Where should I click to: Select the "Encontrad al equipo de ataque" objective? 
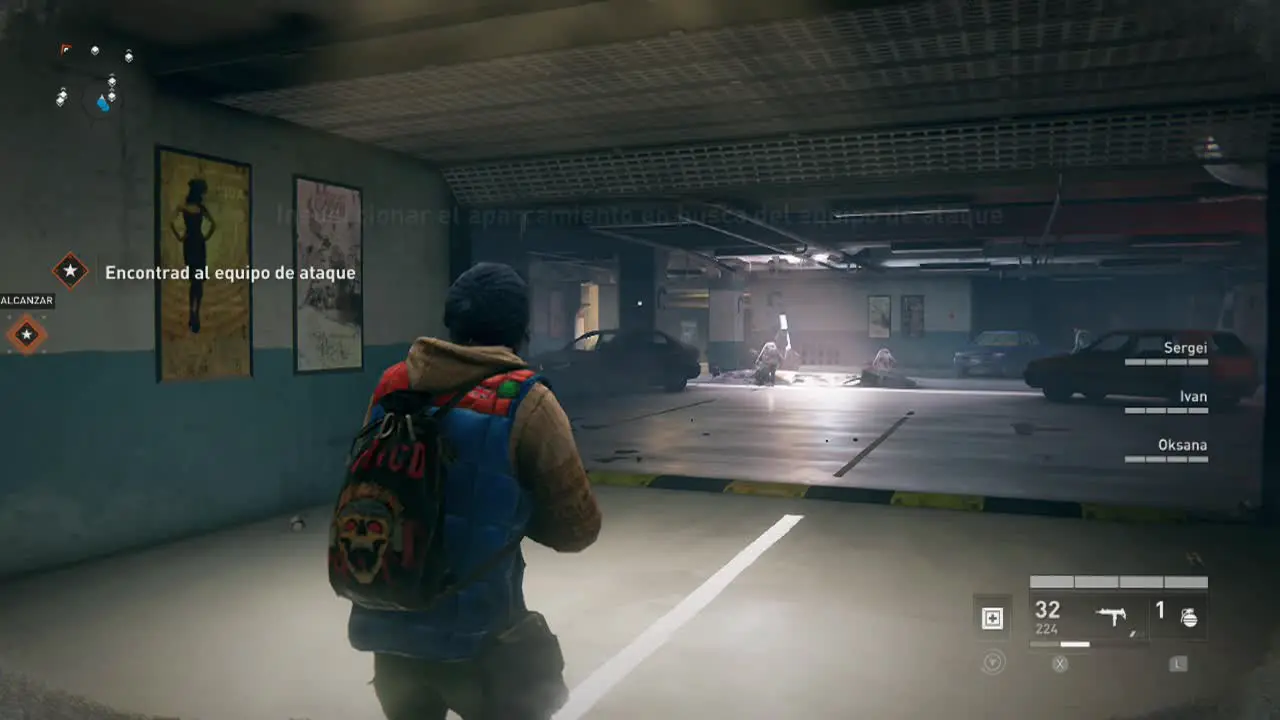click(230, 272)
